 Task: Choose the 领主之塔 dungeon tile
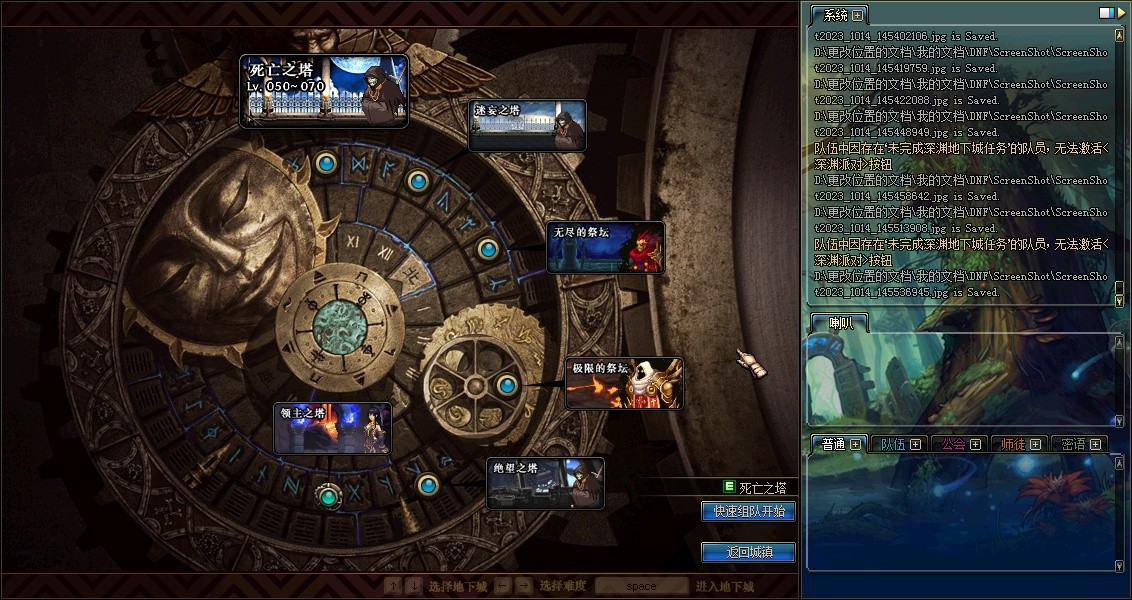tap(333, 428)
